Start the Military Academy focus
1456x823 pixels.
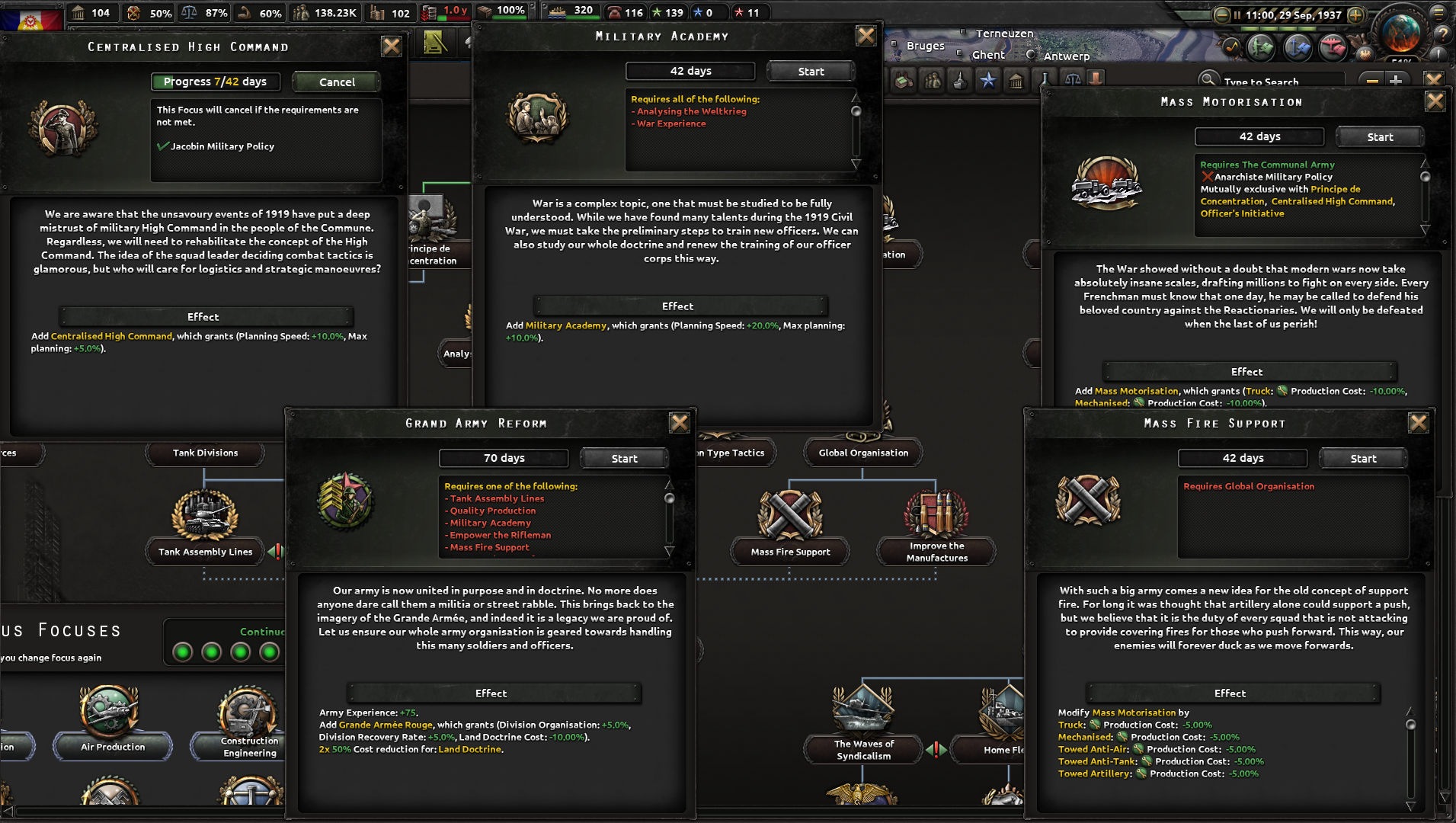coord(811,71)
